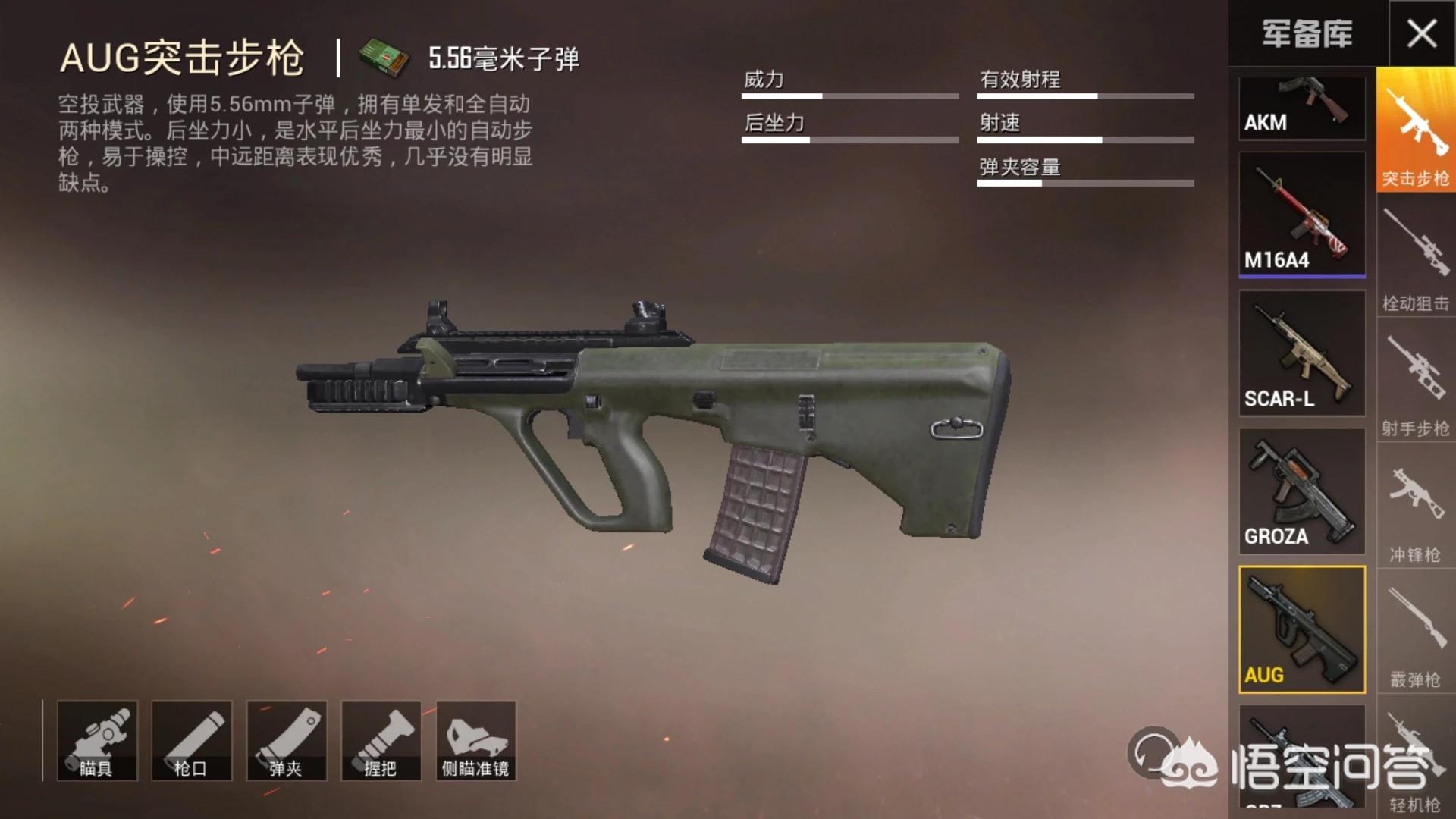Switch to the 突击步枪 assault rifle category
The width and height of the screenshot is (1456, 819).
[x=1415, y=130]
